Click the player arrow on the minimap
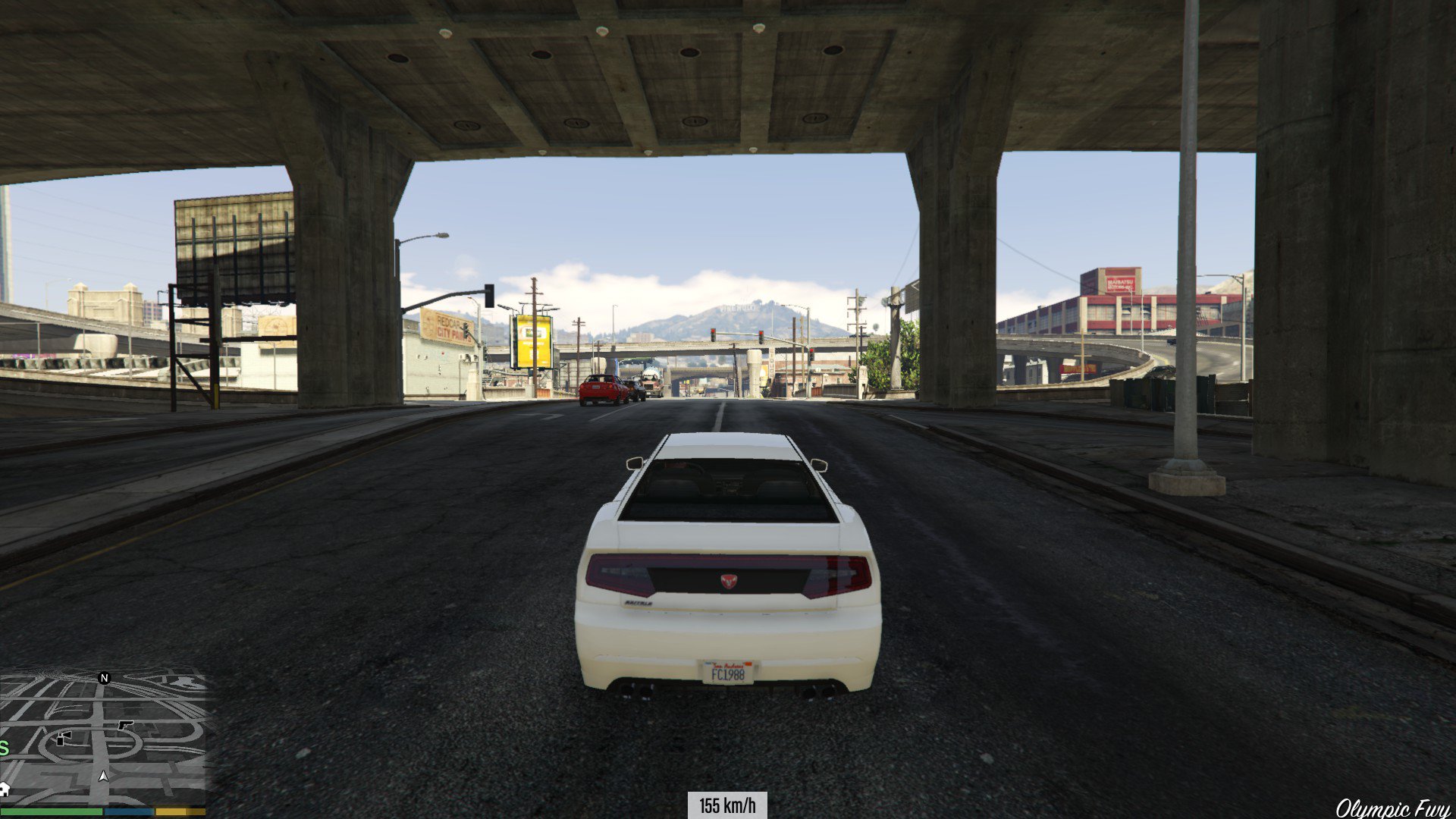This screenshot has height=819, width=1456. coord(103,777)
